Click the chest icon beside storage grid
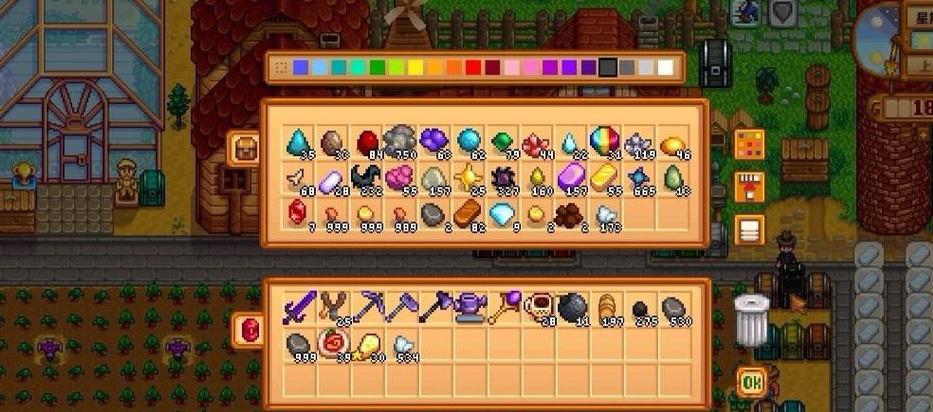Viewport: 933px width, 412px height. click(x=243, y=149)
